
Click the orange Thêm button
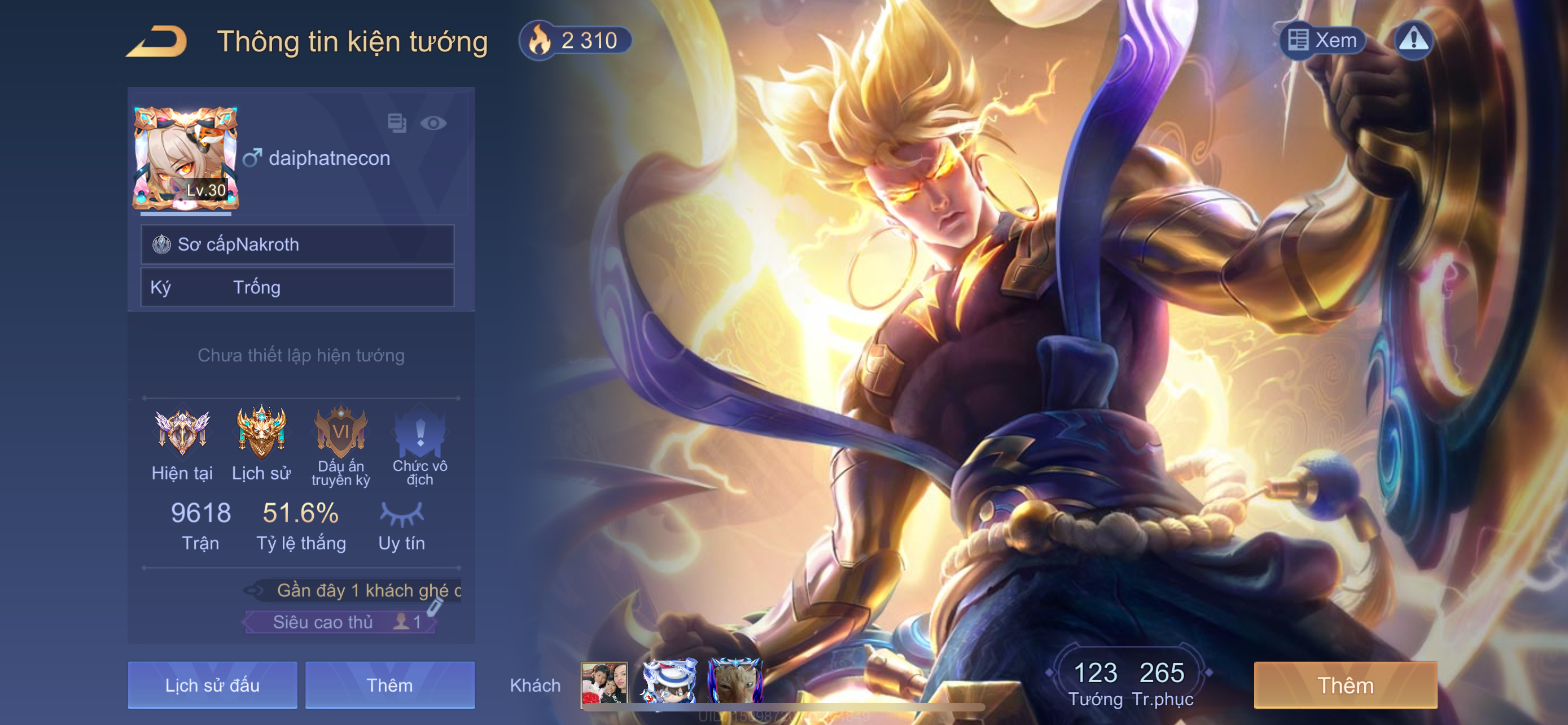[x=1345, y=685]
